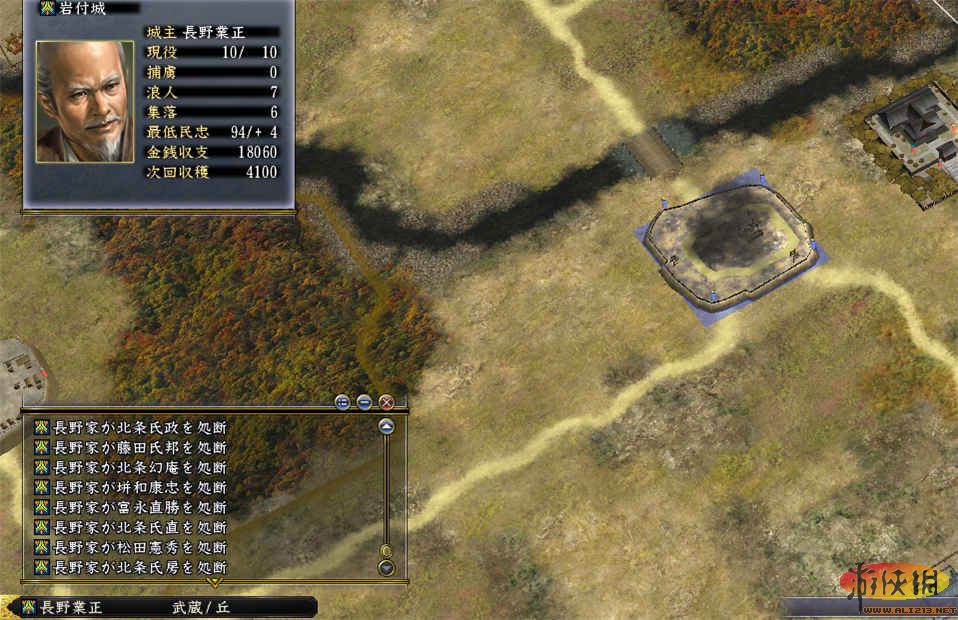Choose the log entry about 富永直勝

(x=140, y=507)
